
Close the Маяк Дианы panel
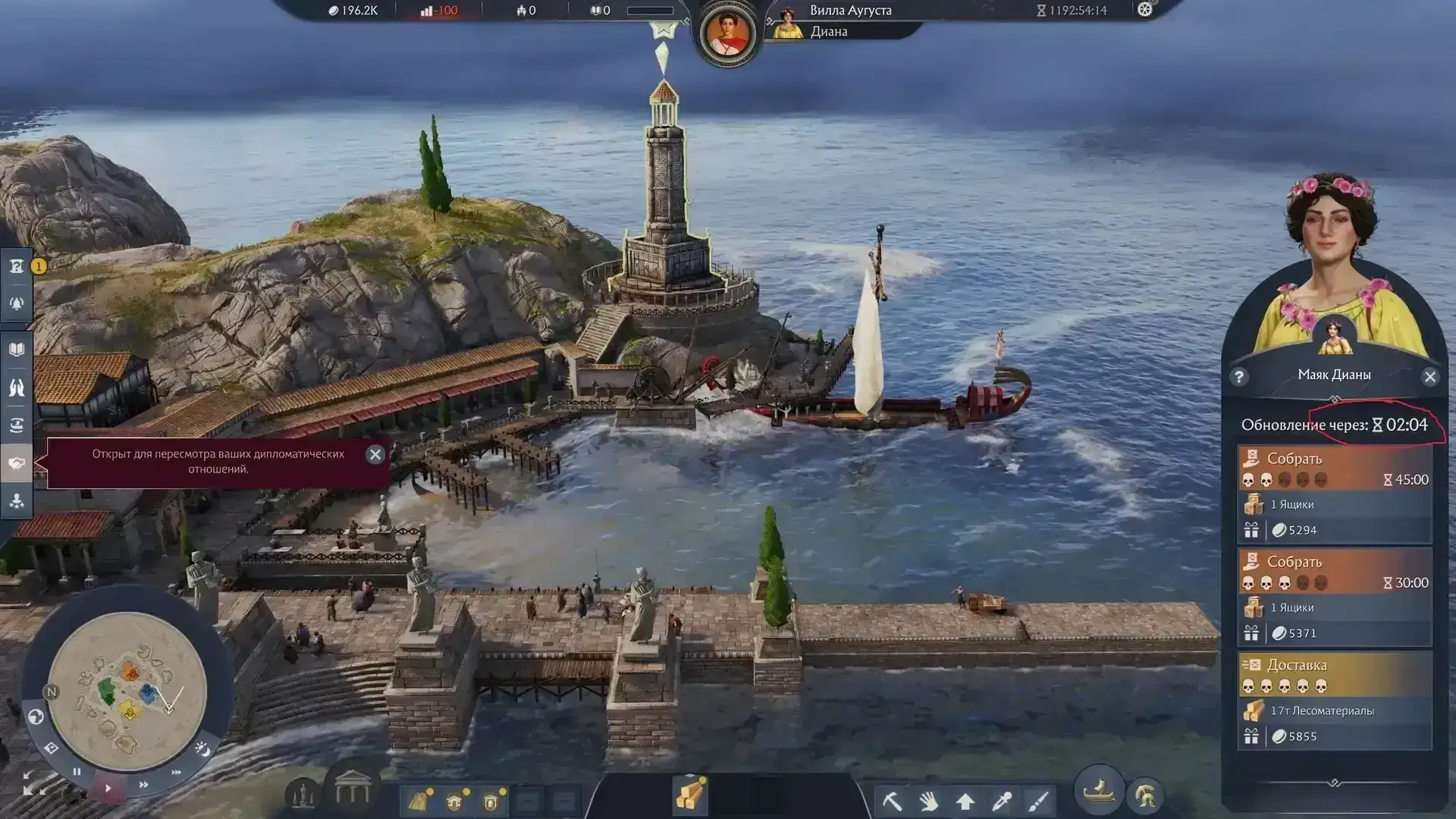(x=1429, y=377)
